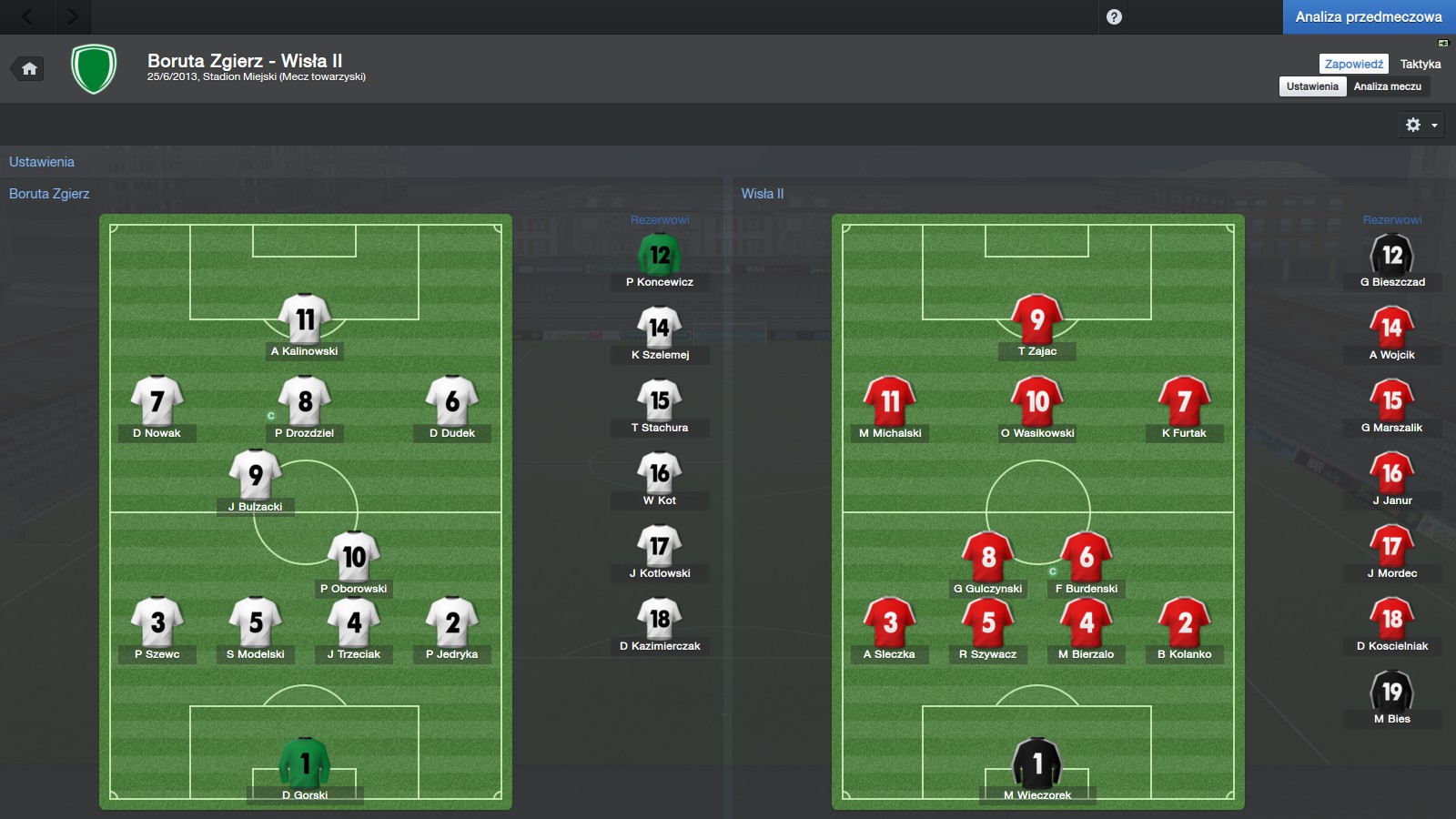This screenshot has width=1456, height=819.
Task: Click the Analiza przedmeczowa button
Action: (x=1369, y=16)
